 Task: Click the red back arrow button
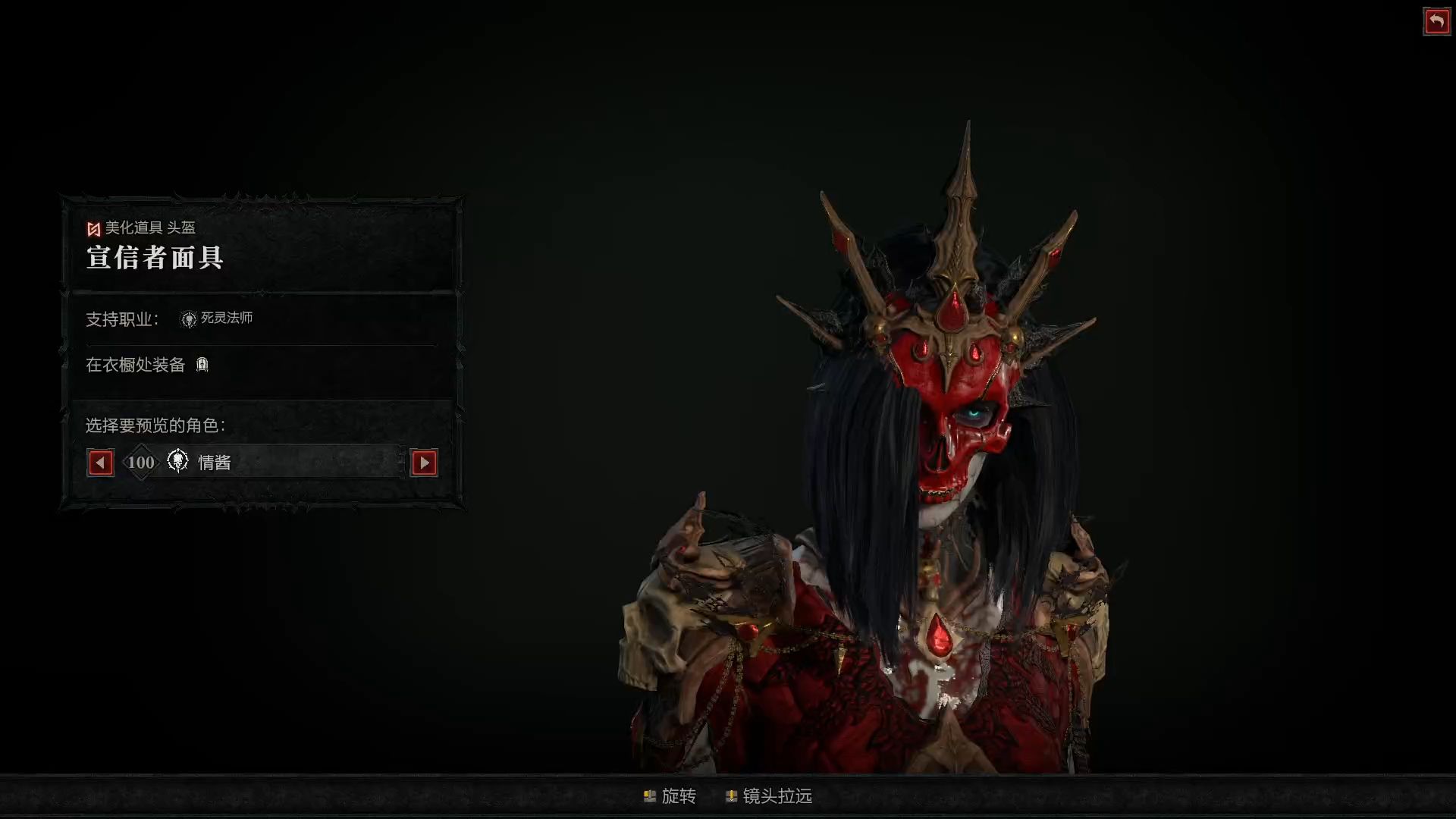click(x=1436, y=21)
